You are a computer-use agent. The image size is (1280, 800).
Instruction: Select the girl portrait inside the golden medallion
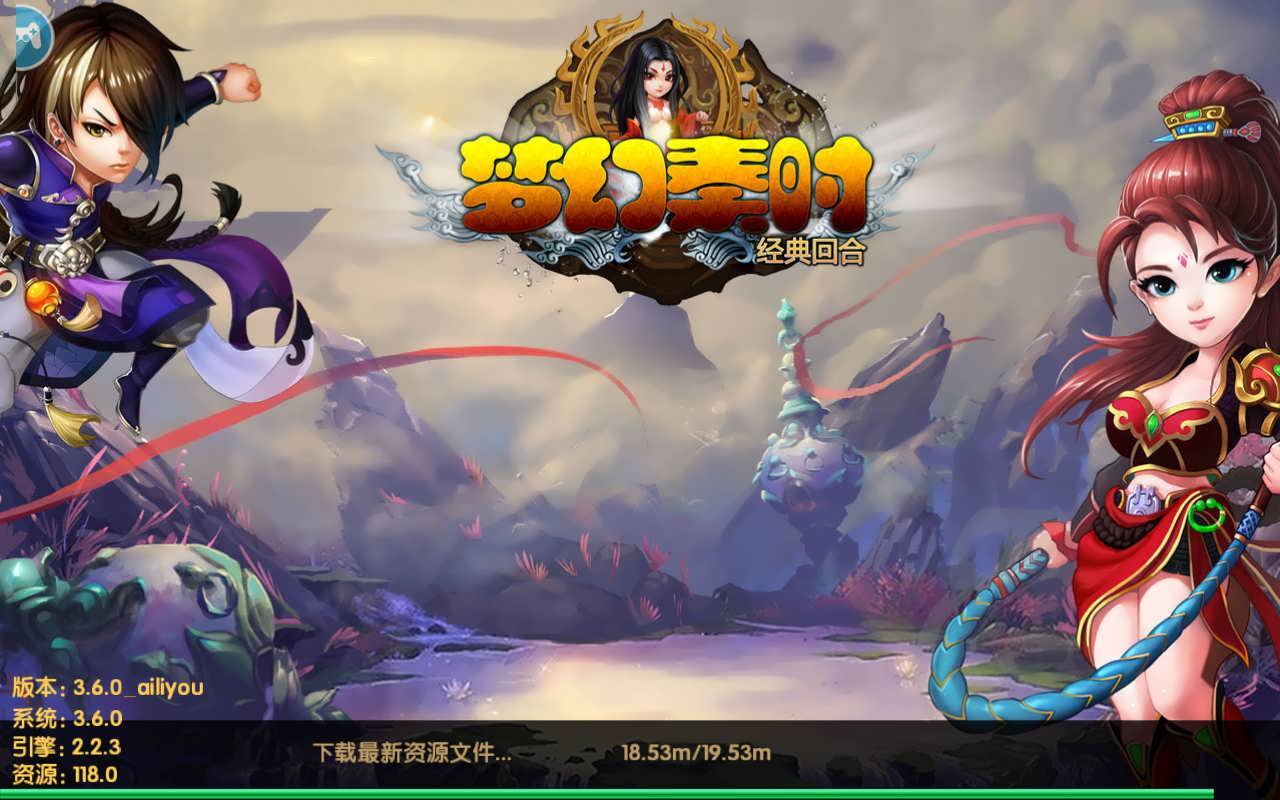pyautogui.click(x=655, y=80)
